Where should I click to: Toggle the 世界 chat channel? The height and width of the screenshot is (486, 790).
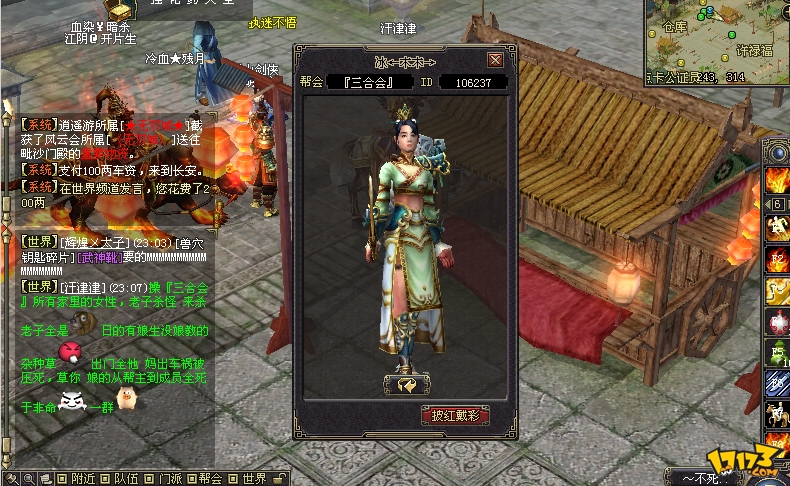click(245, 478)
